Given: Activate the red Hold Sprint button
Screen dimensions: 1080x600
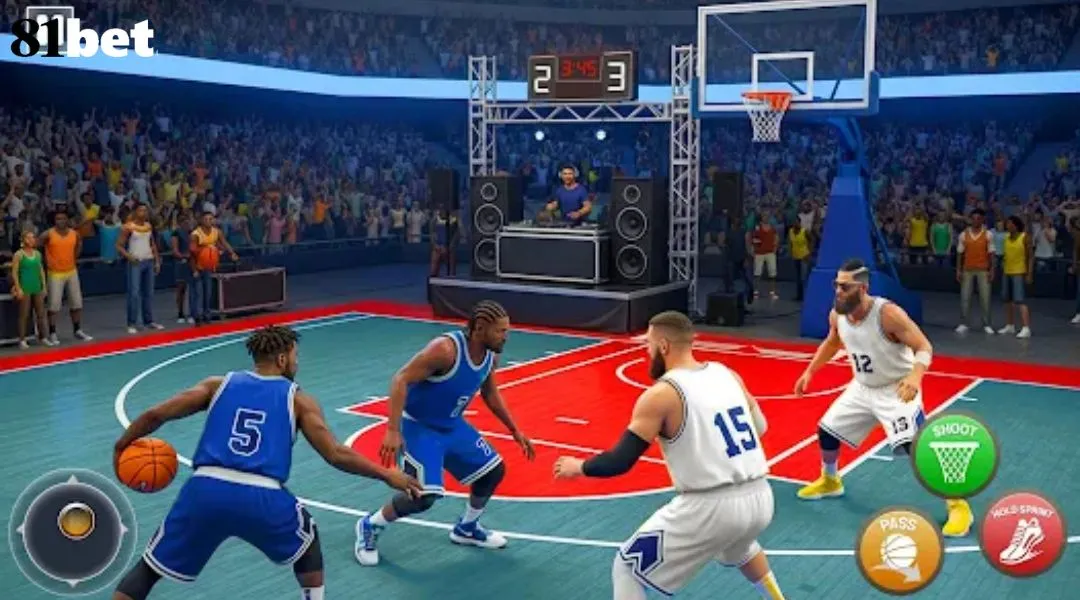Looking at the screenshot, I should pos(1021,534).
